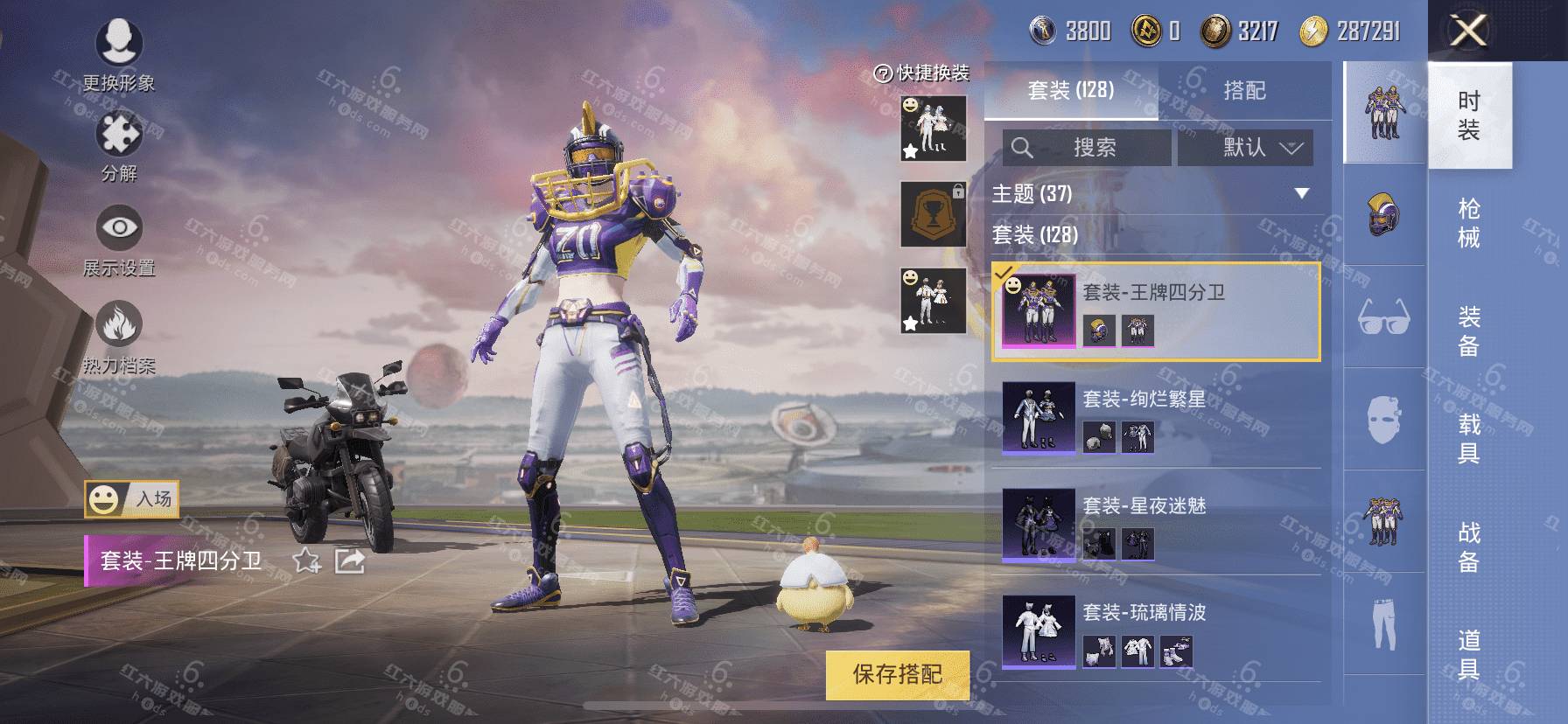
Task: Select the locked trophy quick-outfit slot
Action: pos(933,214)
